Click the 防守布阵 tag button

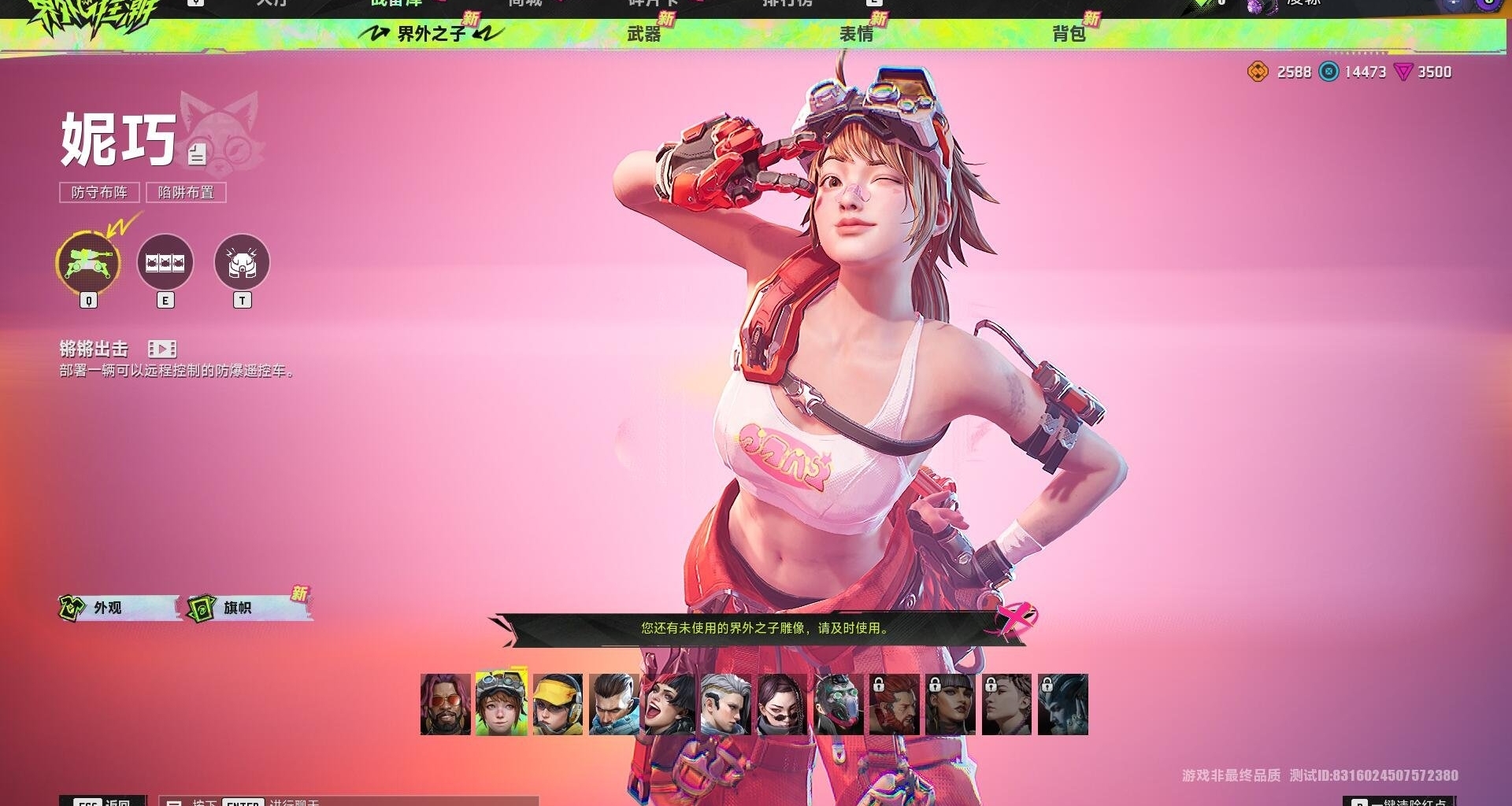[101, 192]
